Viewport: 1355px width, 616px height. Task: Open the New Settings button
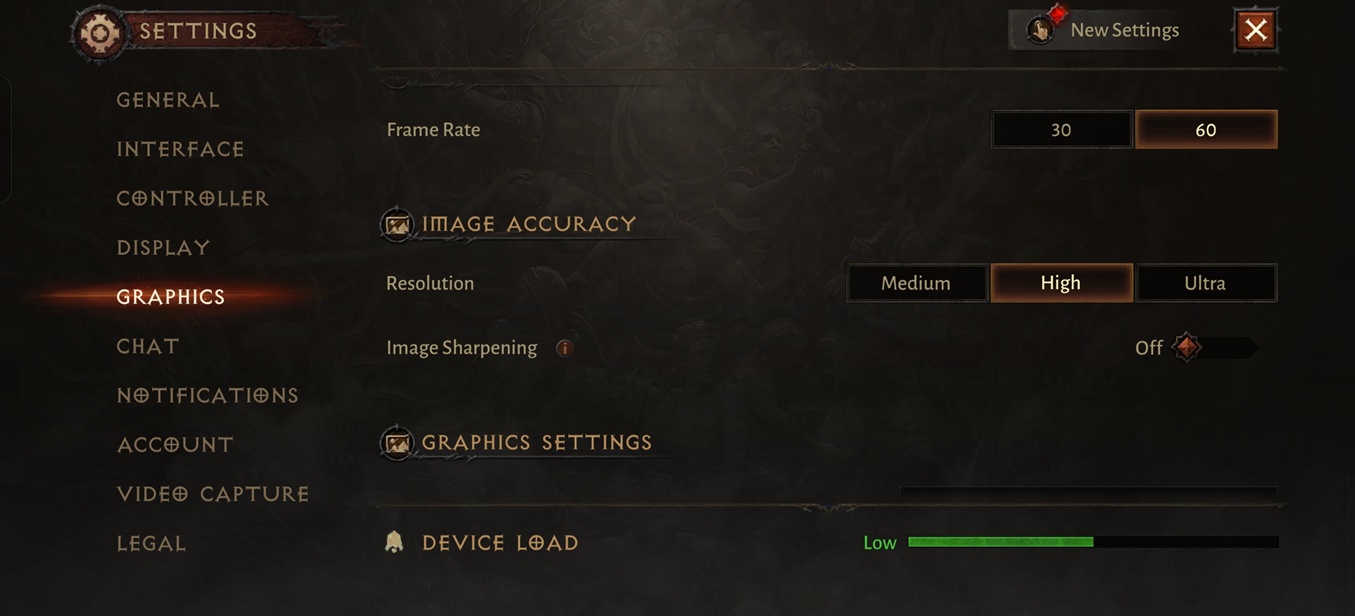coord(1104,30)
